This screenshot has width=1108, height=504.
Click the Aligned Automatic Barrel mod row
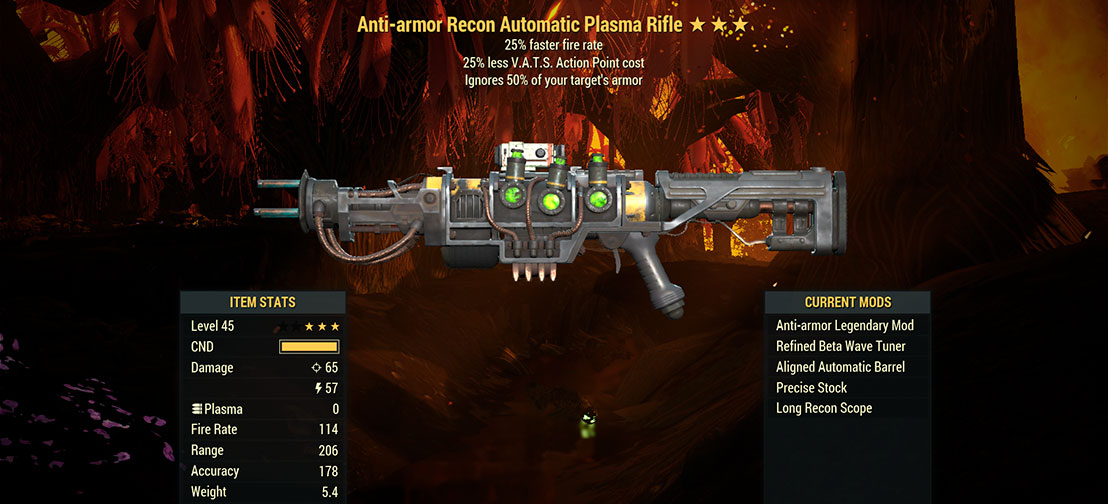click(840, 367)
